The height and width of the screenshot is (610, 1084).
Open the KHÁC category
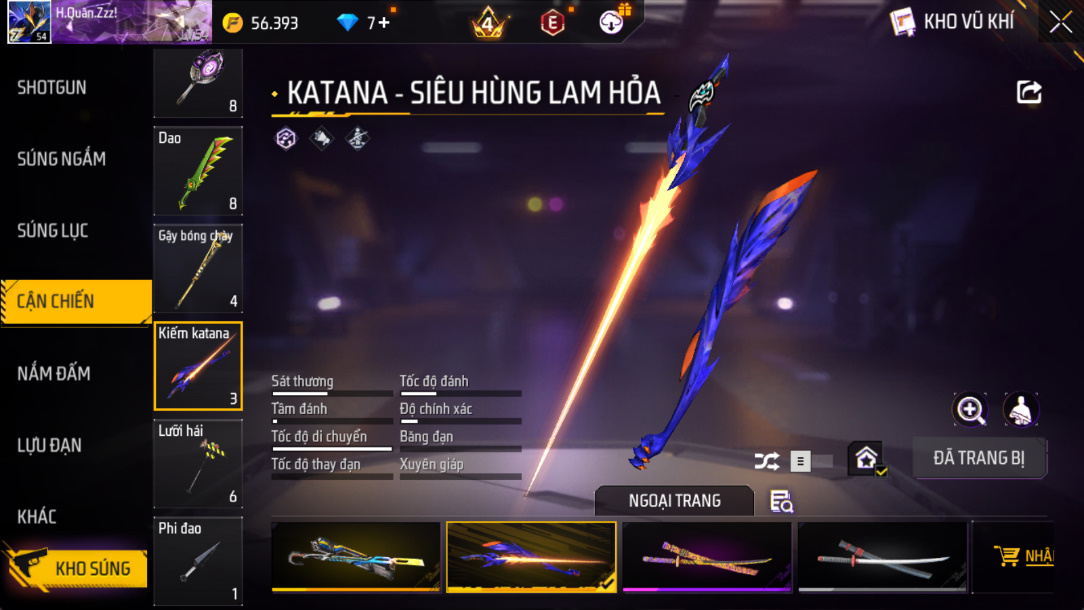pyautogui.click(x=37, y=517)
